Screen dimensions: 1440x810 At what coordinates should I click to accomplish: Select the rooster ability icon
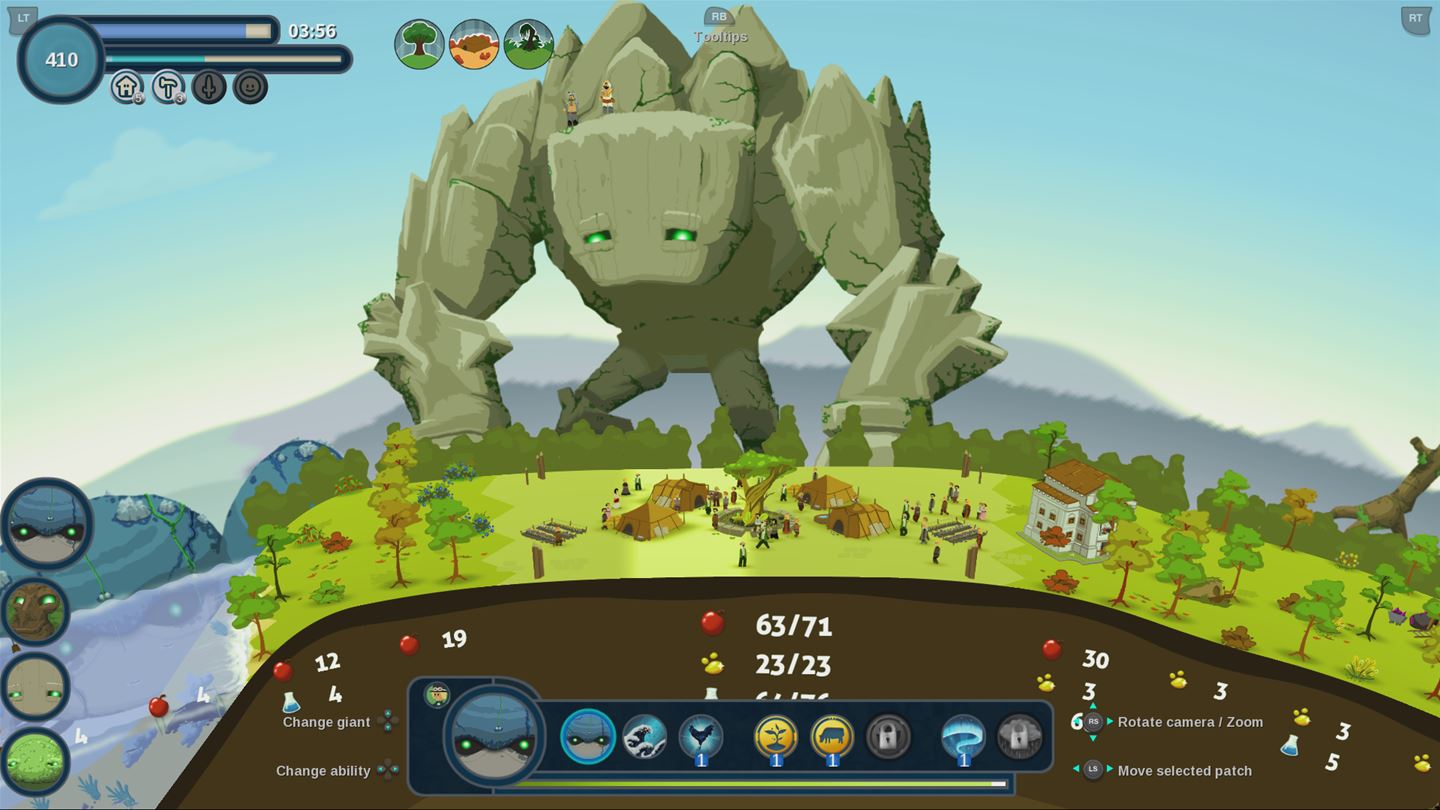click(x=698, y=735)
